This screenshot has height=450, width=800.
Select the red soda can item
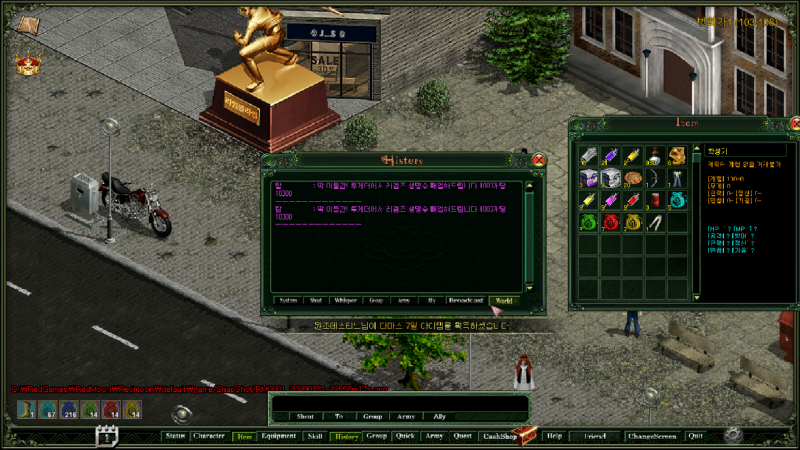click(x=654, y=199)
